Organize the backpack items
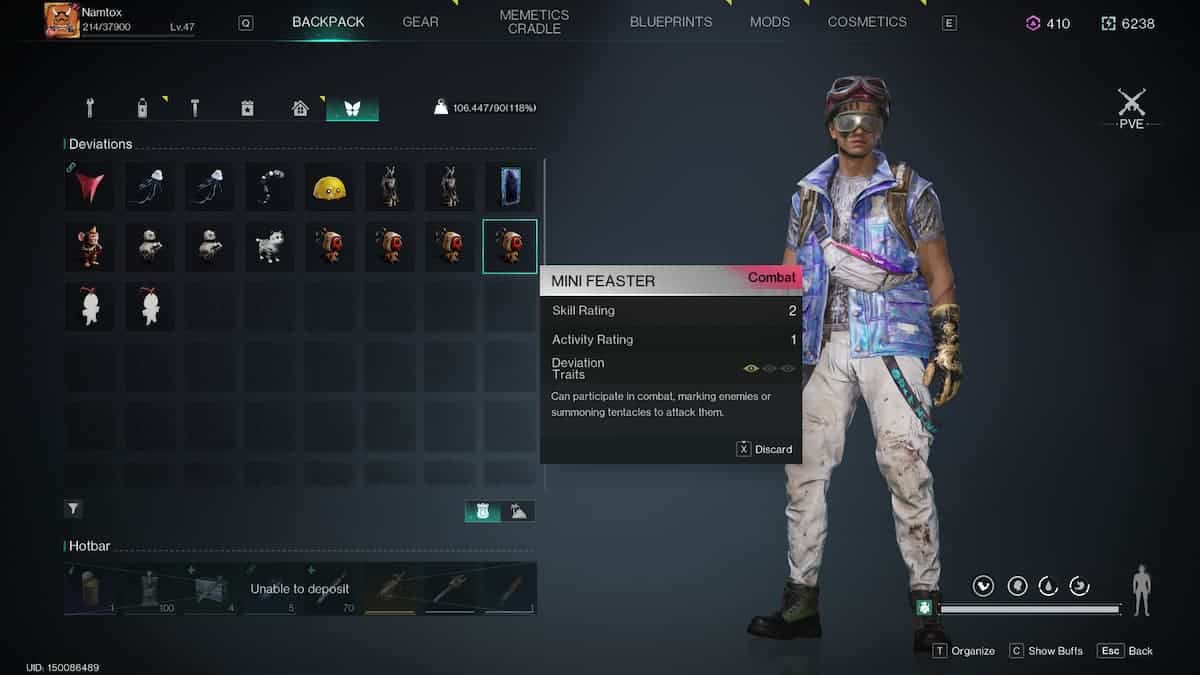This screenshot has height=675, width=1200. coord(964,651)
